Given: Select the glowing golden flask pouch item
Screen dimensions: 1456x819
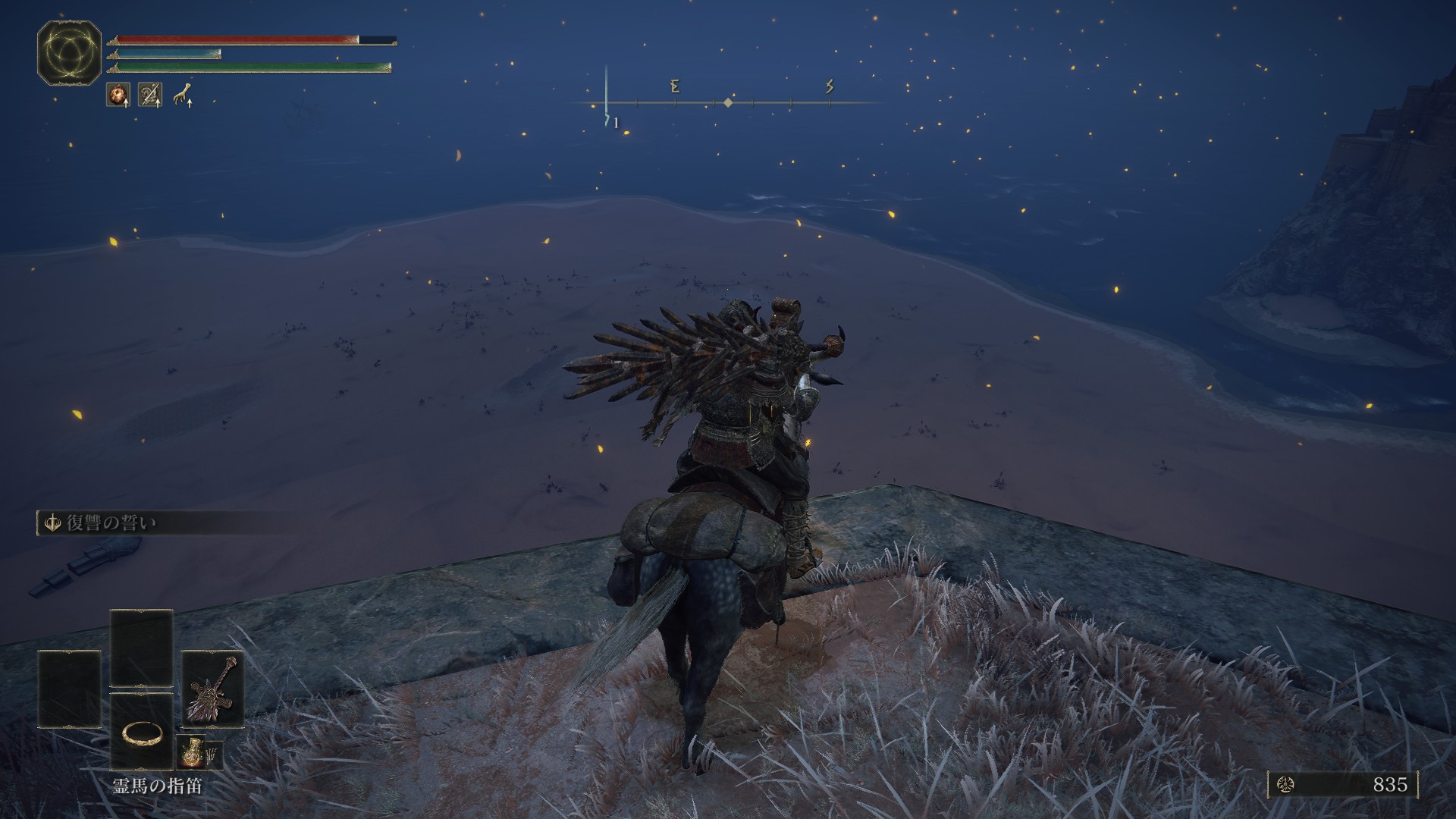Looking at the screenshot, I should pos(189,752).
